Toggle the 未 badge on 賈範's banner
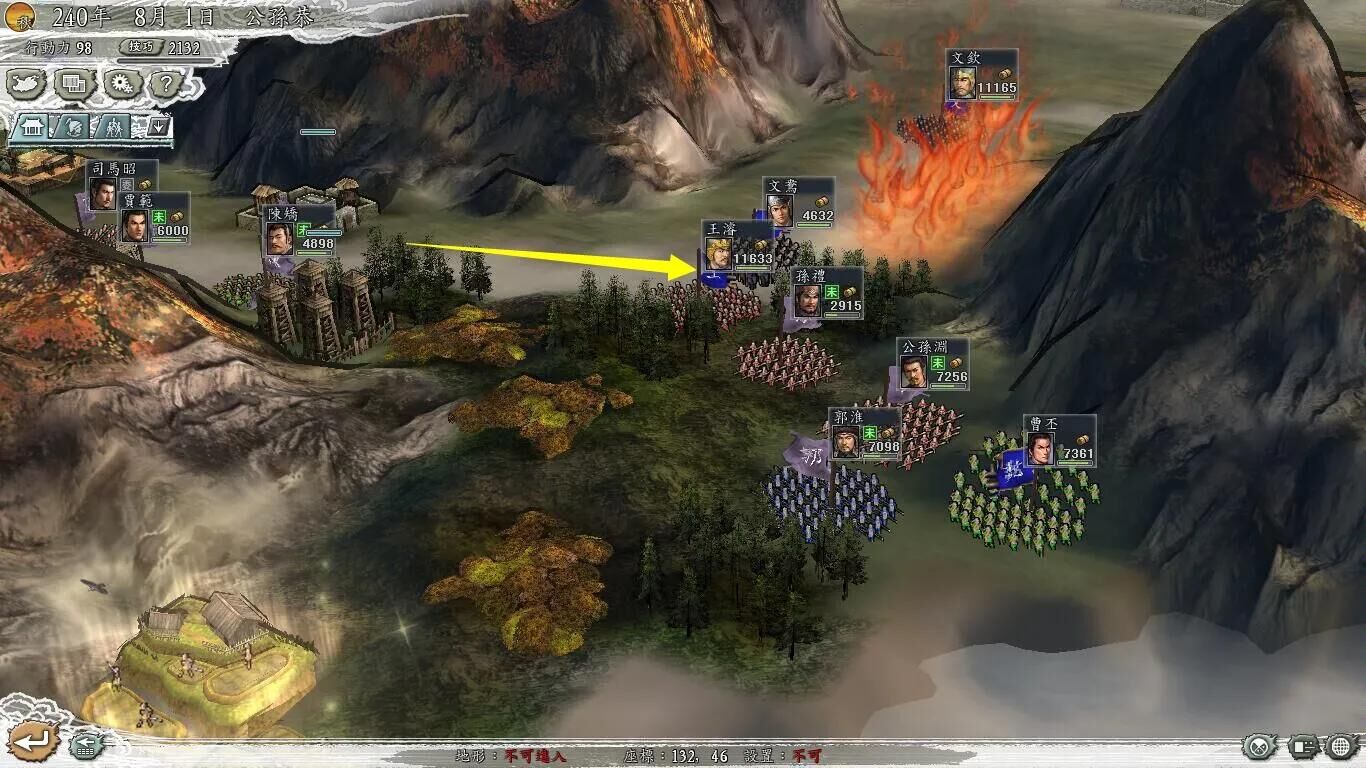This screenshot has height=768, width=1366. pos(159,217)
